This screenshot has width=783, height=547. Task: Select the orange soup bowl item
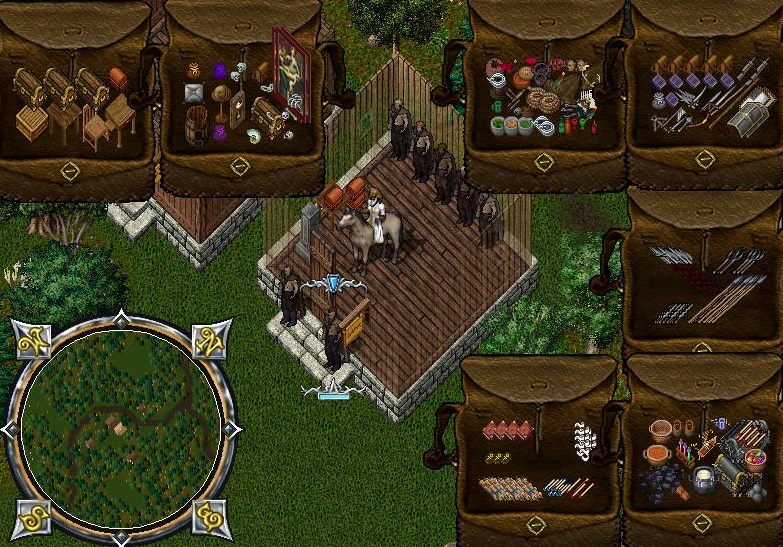pos(657,454)
